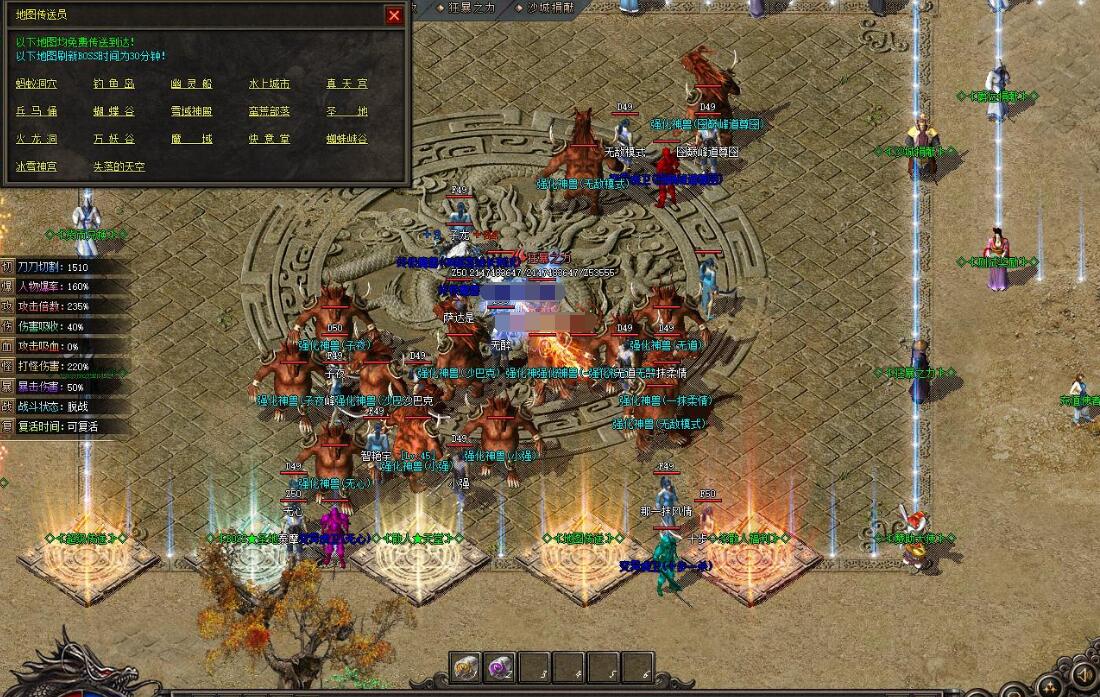The width and height of the screenshot is (1100, 697).
Task: Click the 真天宫 teleport link
Action: [346, 85]
